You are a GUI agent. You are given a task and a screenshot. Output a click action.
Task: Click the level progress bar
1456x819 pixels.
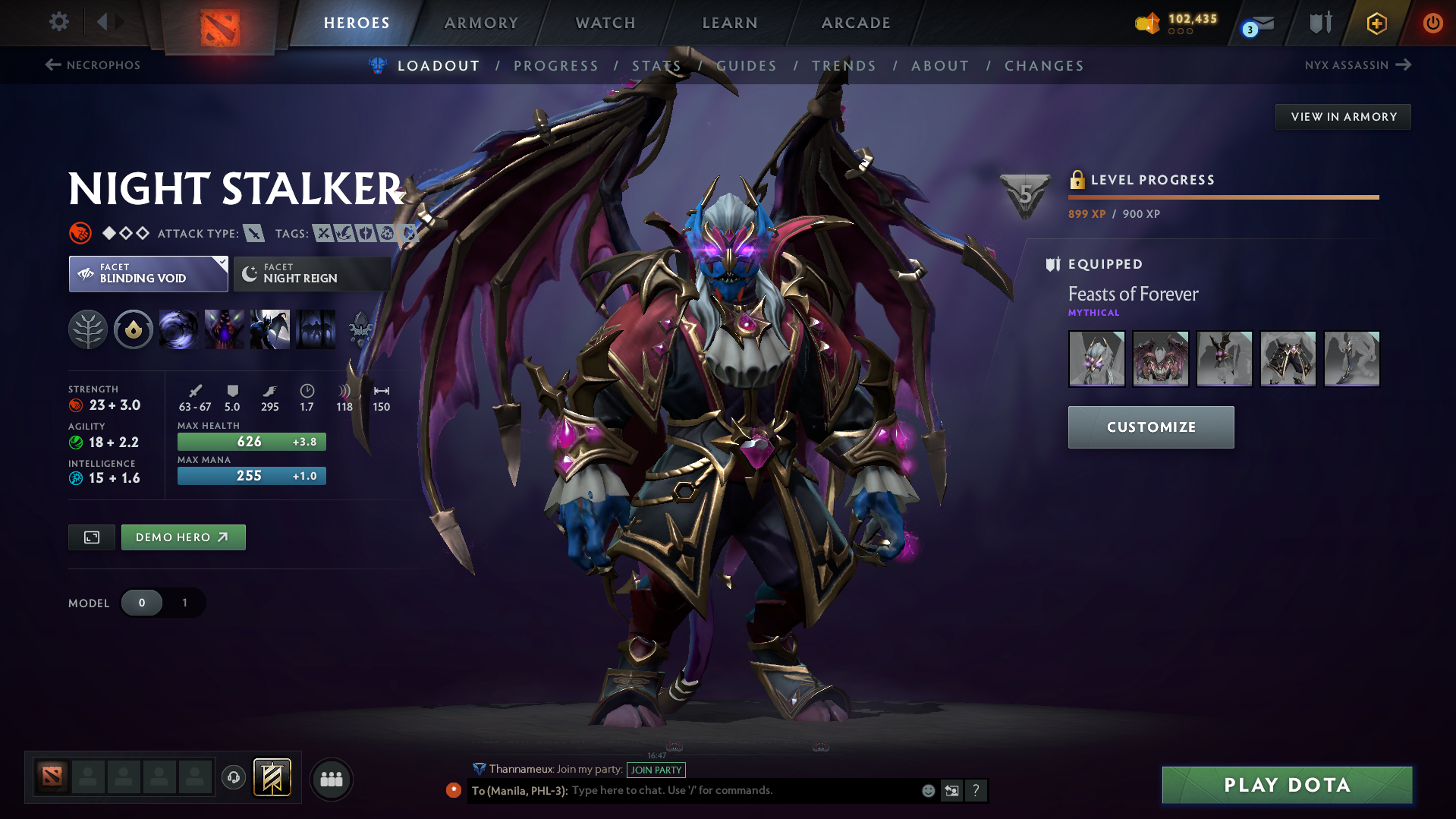pyautogui.click(x=1222, y=196)
